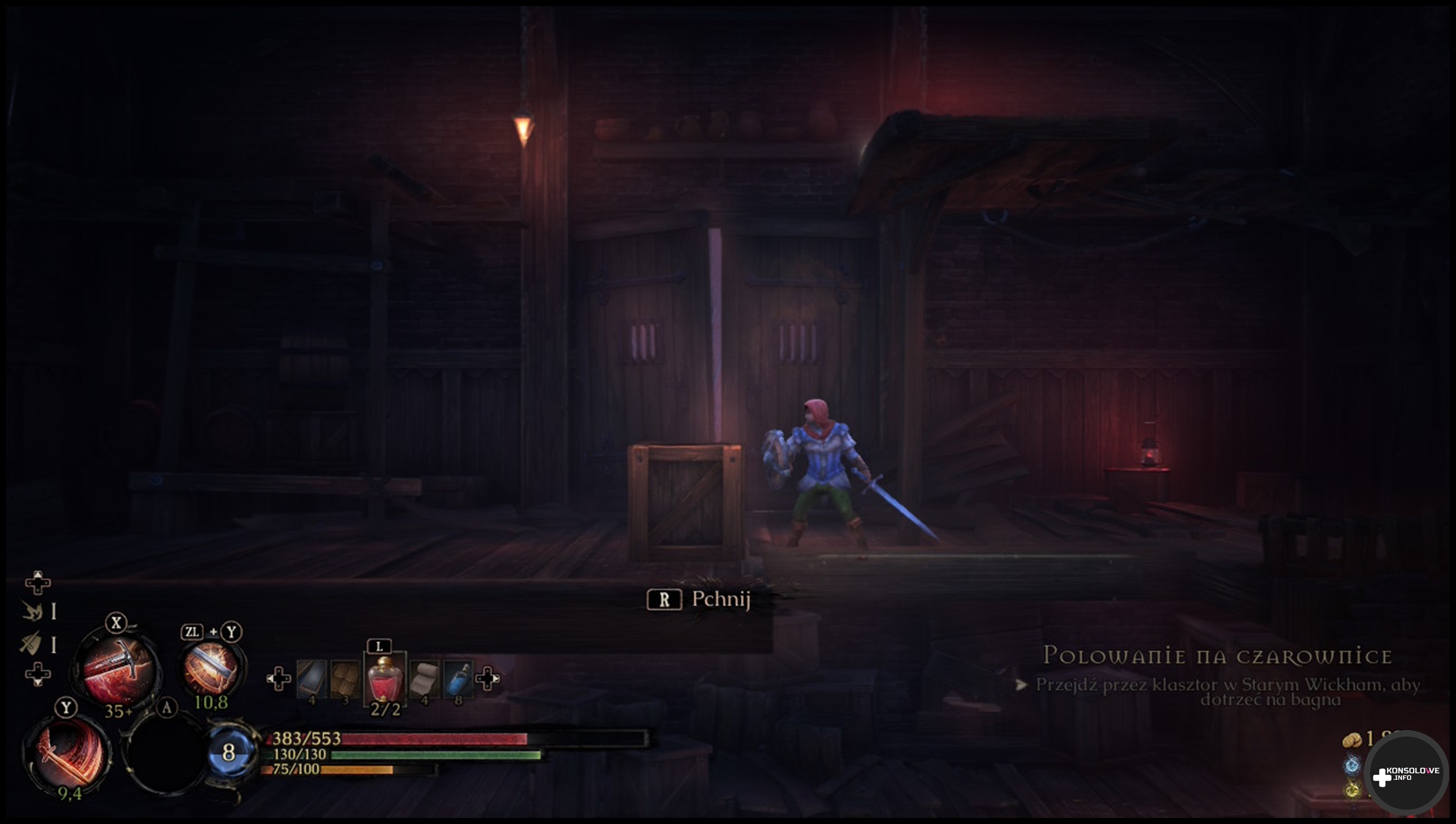The height and width of the screenshot is (824, 1456).
Task: Activate the bloody sword skill
Action: (x=118, y=669)
